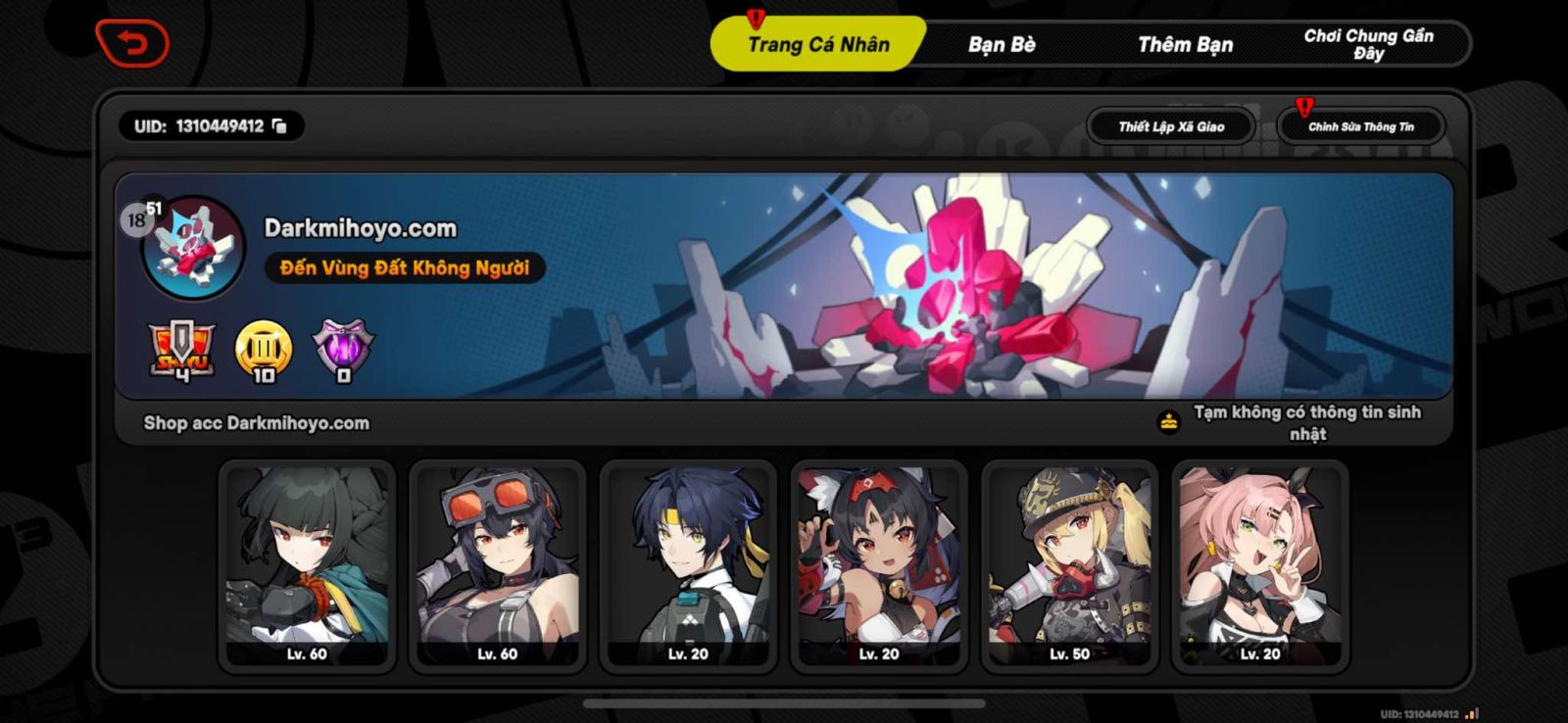Select the Chơi Chung Gần Đây tab

tap(1369, 43)
